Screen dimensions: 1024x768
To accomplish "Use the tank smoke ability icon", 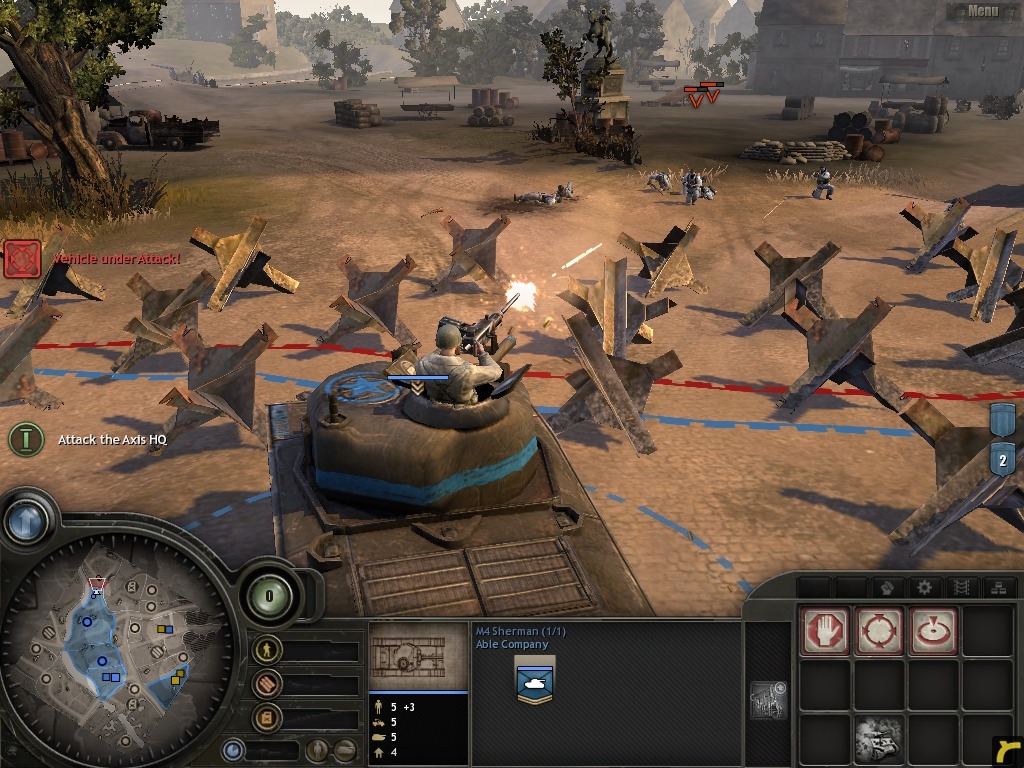I will pos(879,739).
